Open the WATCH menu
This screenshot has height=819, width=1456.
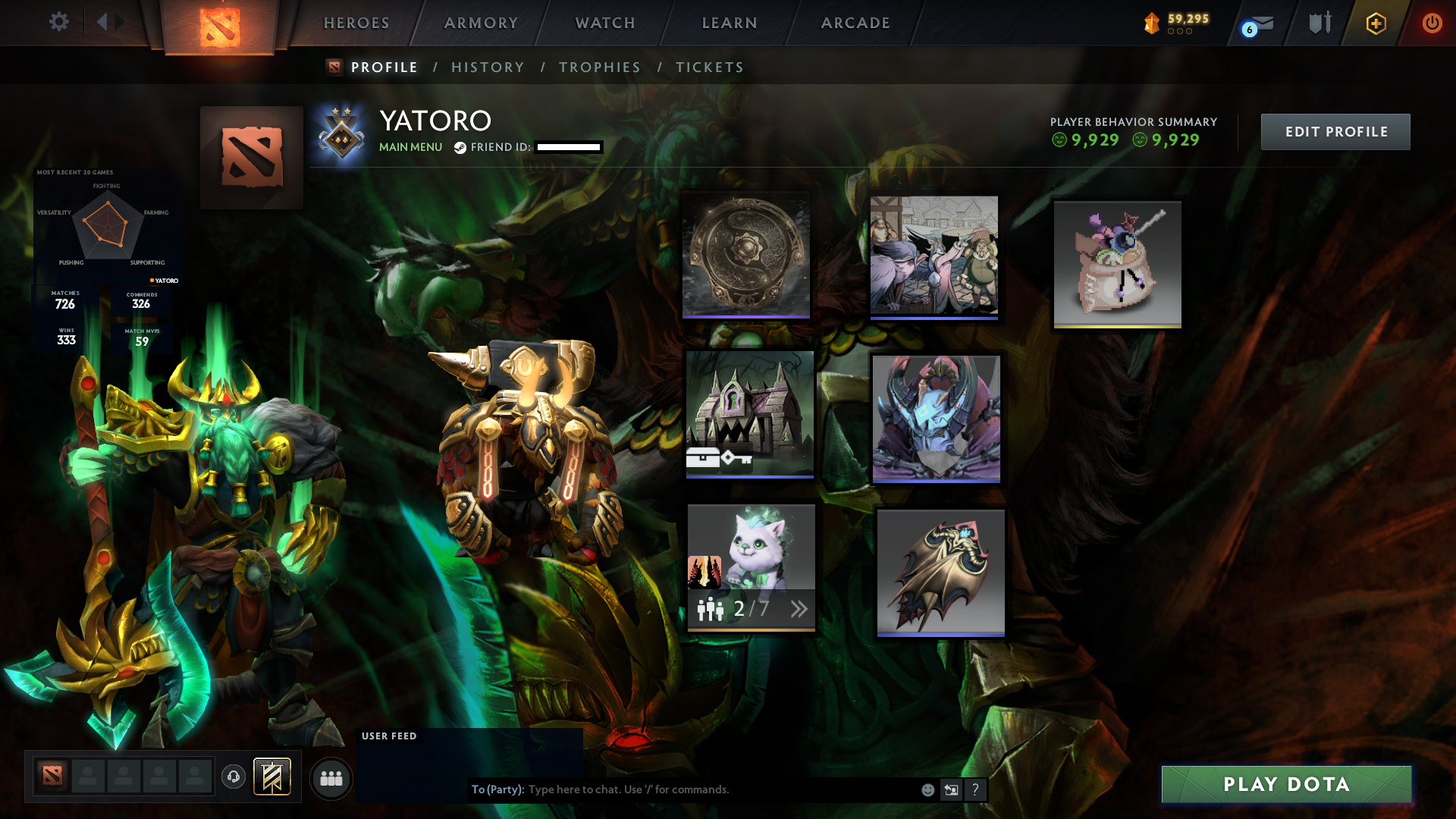click(604, 23)
